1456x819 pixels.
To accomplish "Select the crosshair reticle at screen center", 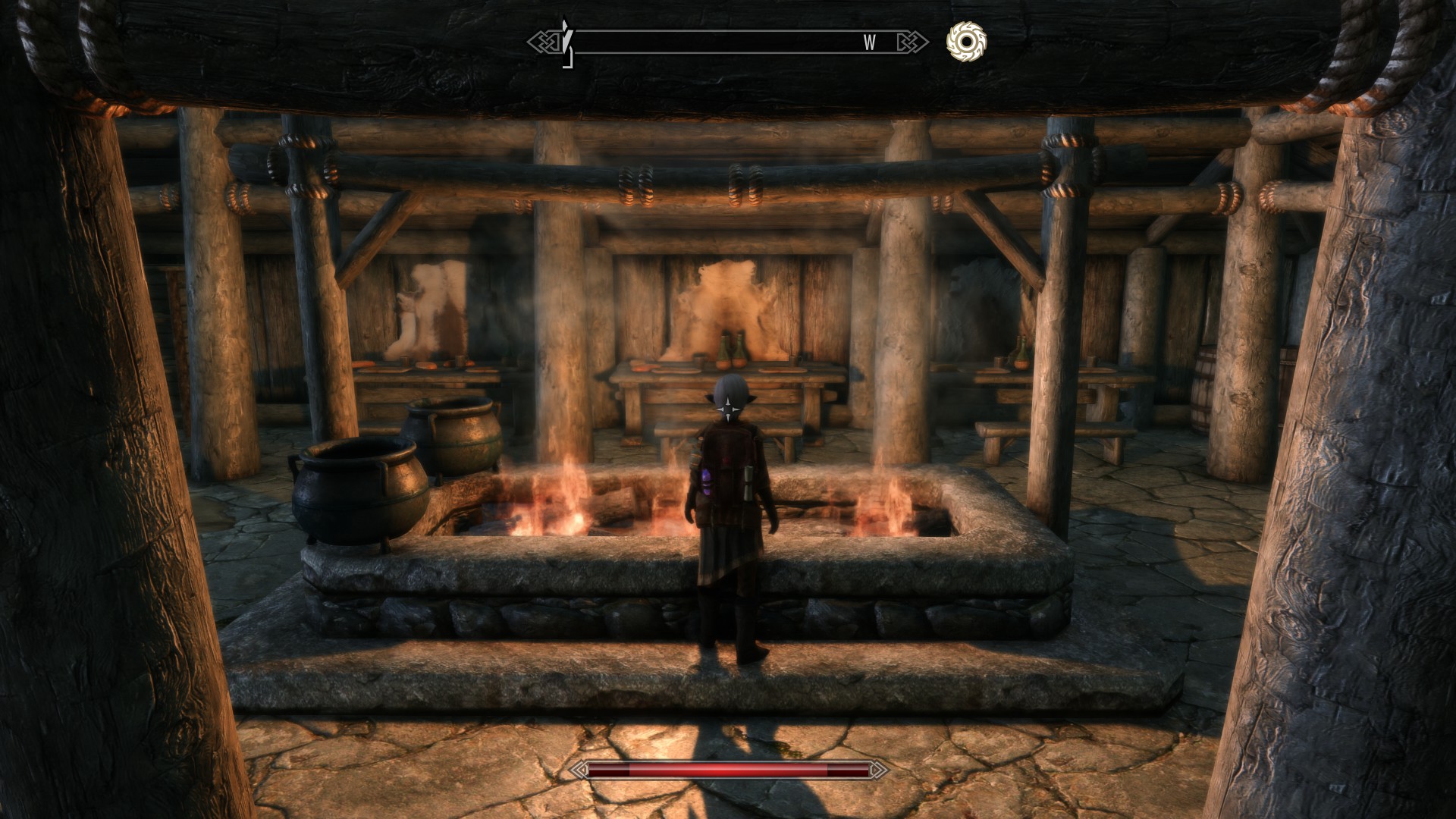I will tap(728, 409).
